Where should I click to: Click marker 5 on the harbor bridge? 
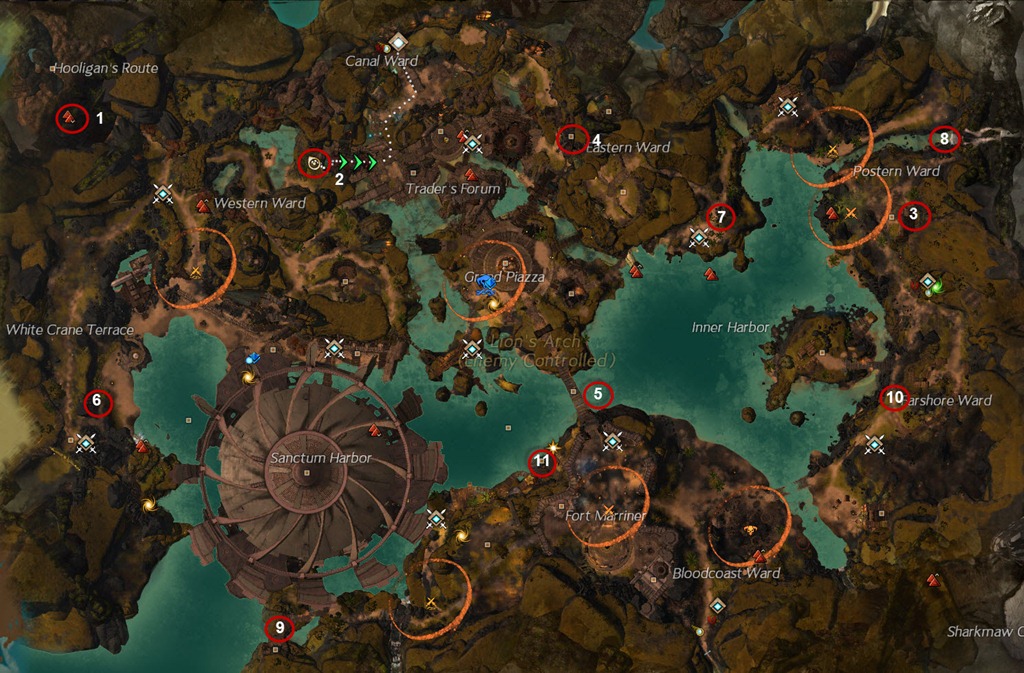point(598,394)
